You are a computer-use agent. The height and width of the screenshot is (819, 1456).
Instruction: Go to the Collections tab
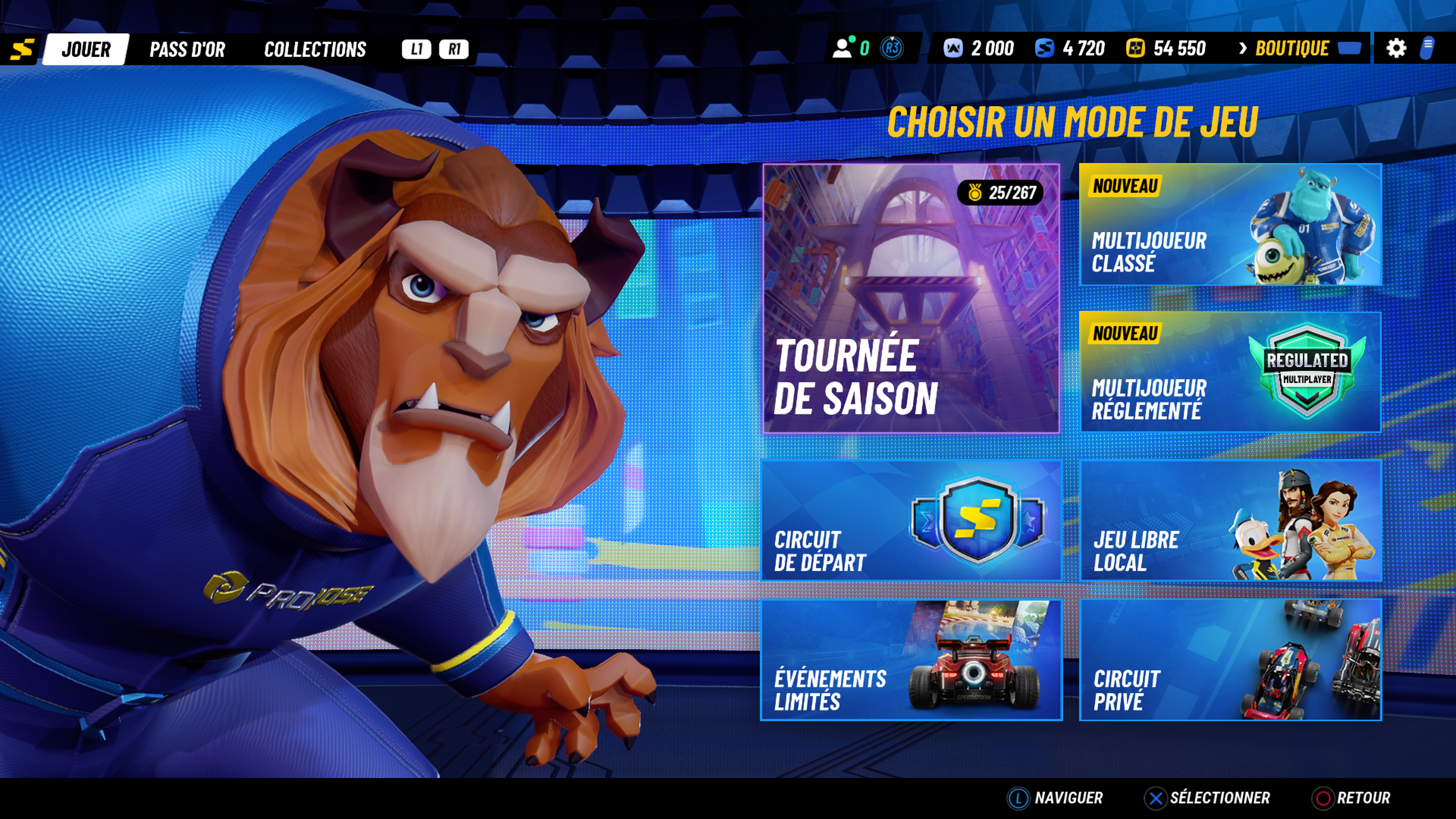coord(315,49)
